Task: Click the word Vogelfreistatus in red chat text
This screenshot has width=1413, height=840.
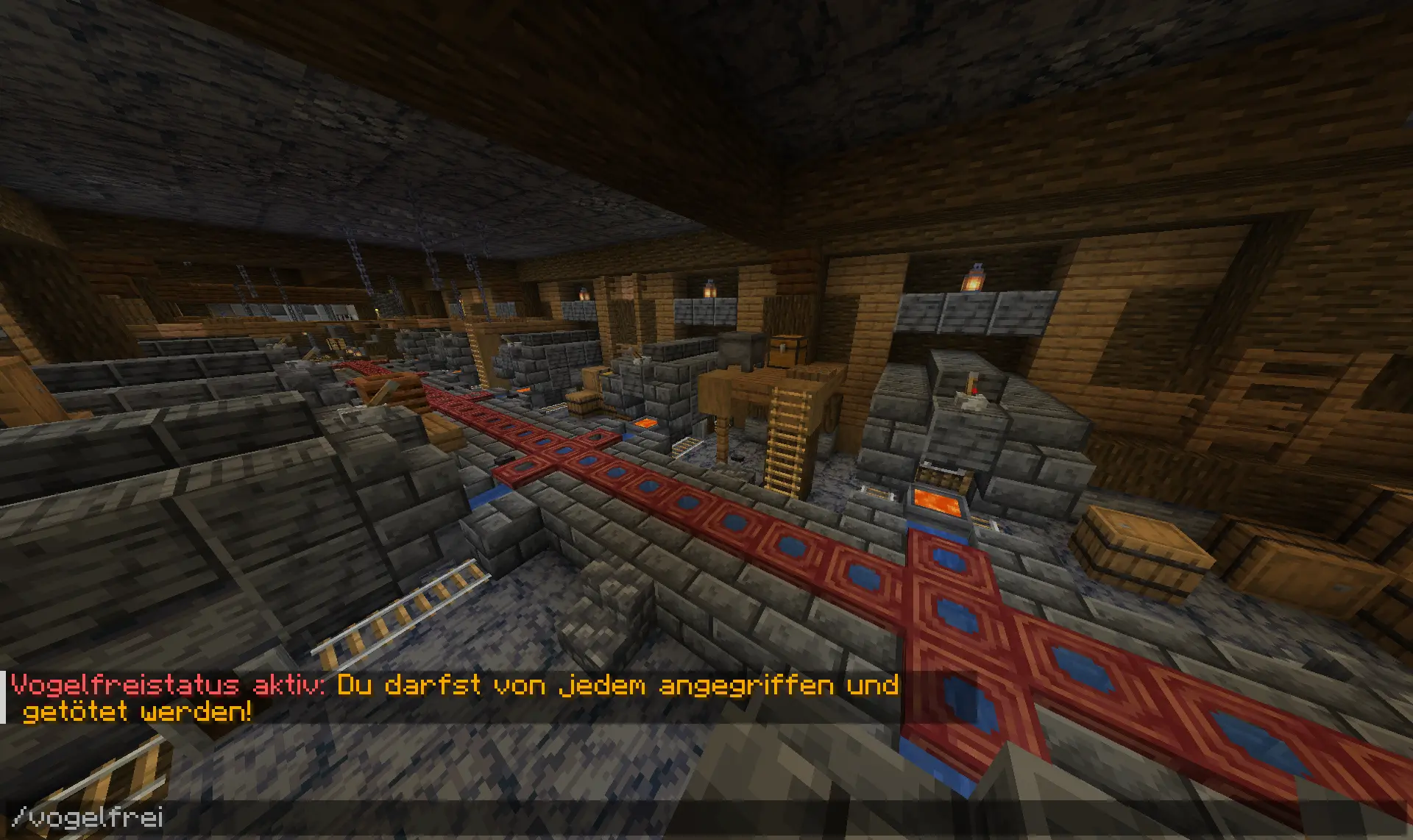Action: (x=118, y=684)
